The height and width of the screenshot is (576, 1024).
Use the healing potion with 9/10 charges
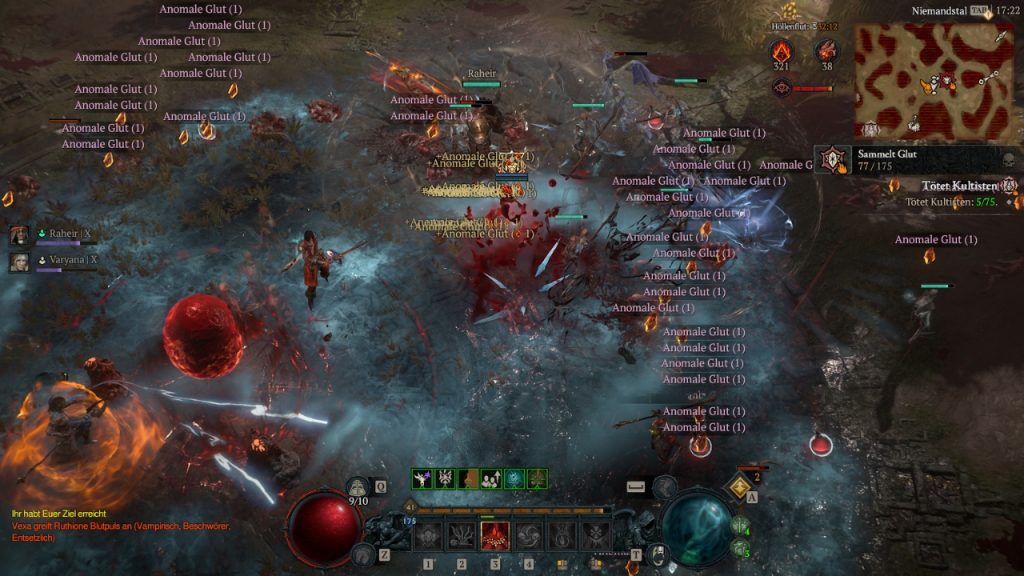pos(359,488)
